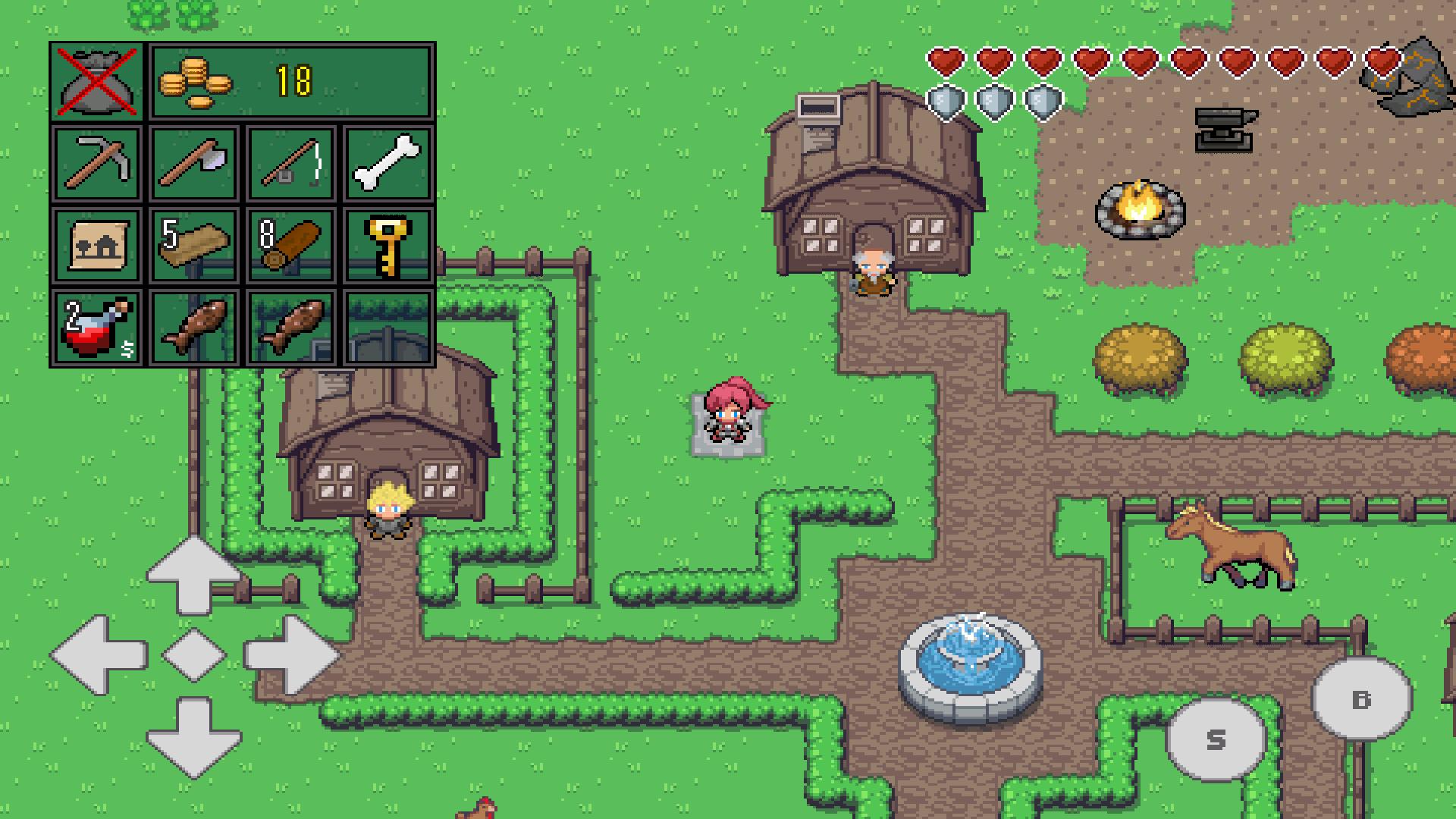Screen dimensions: 1456x819
Task: Select the stack of 5 wooden planks
Action: tap(194, 245)
